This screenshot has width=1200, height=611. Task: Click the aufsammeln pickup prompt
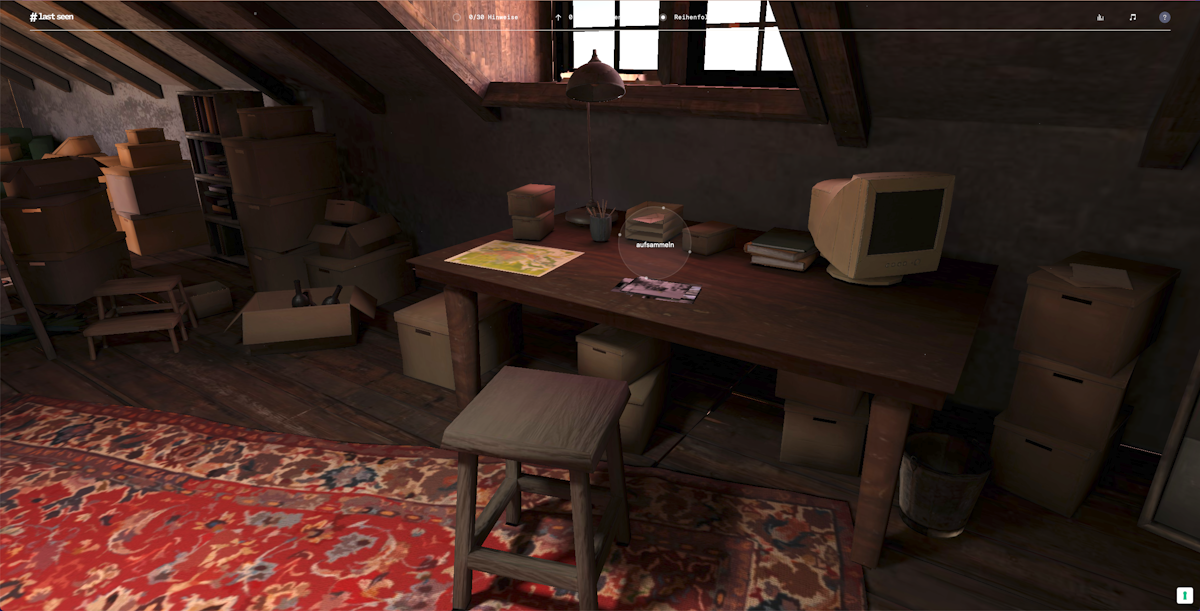(x=655, y=244)
